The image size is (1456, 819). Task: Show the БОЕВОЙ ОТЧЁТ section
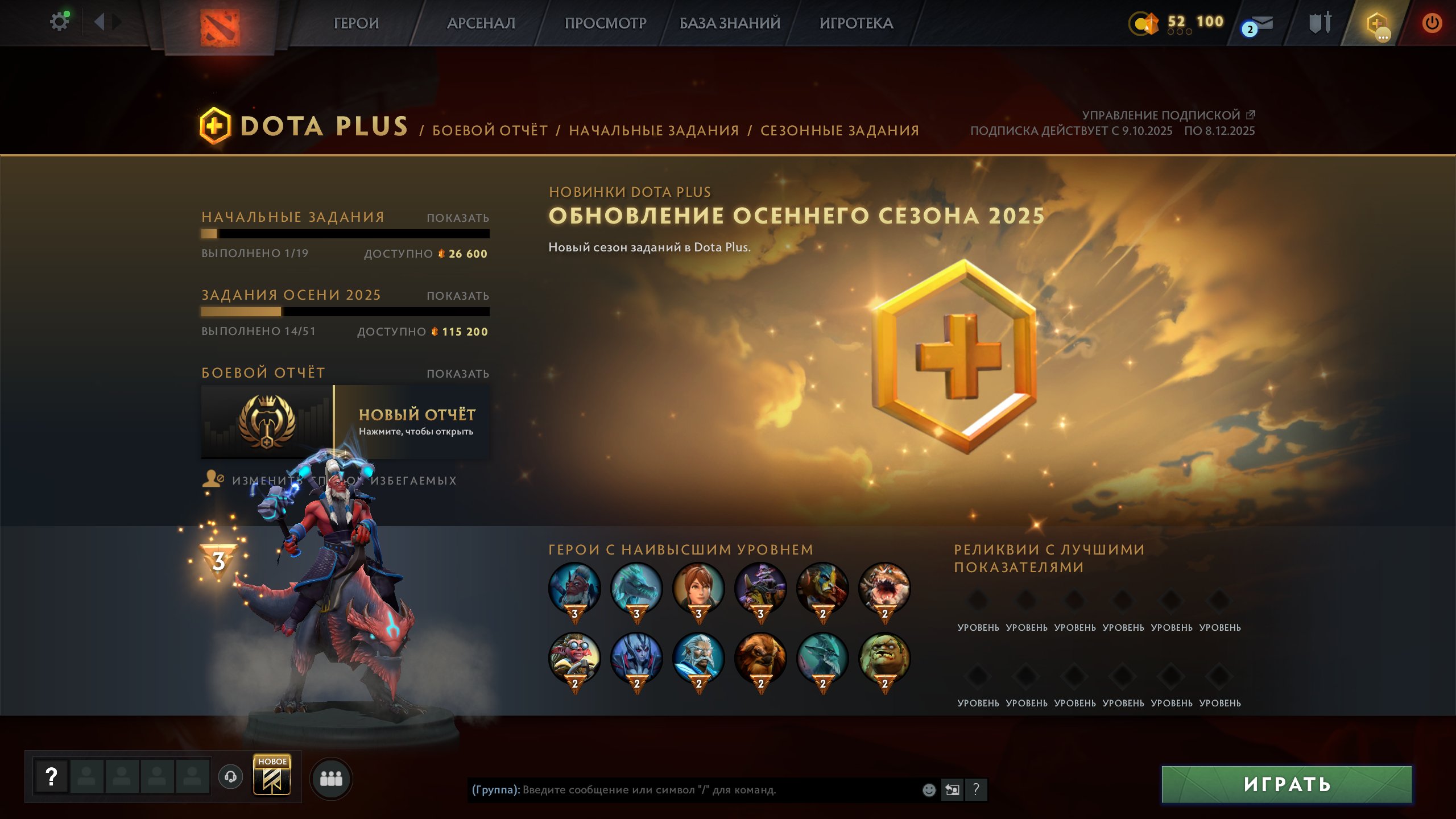(457, 374)
